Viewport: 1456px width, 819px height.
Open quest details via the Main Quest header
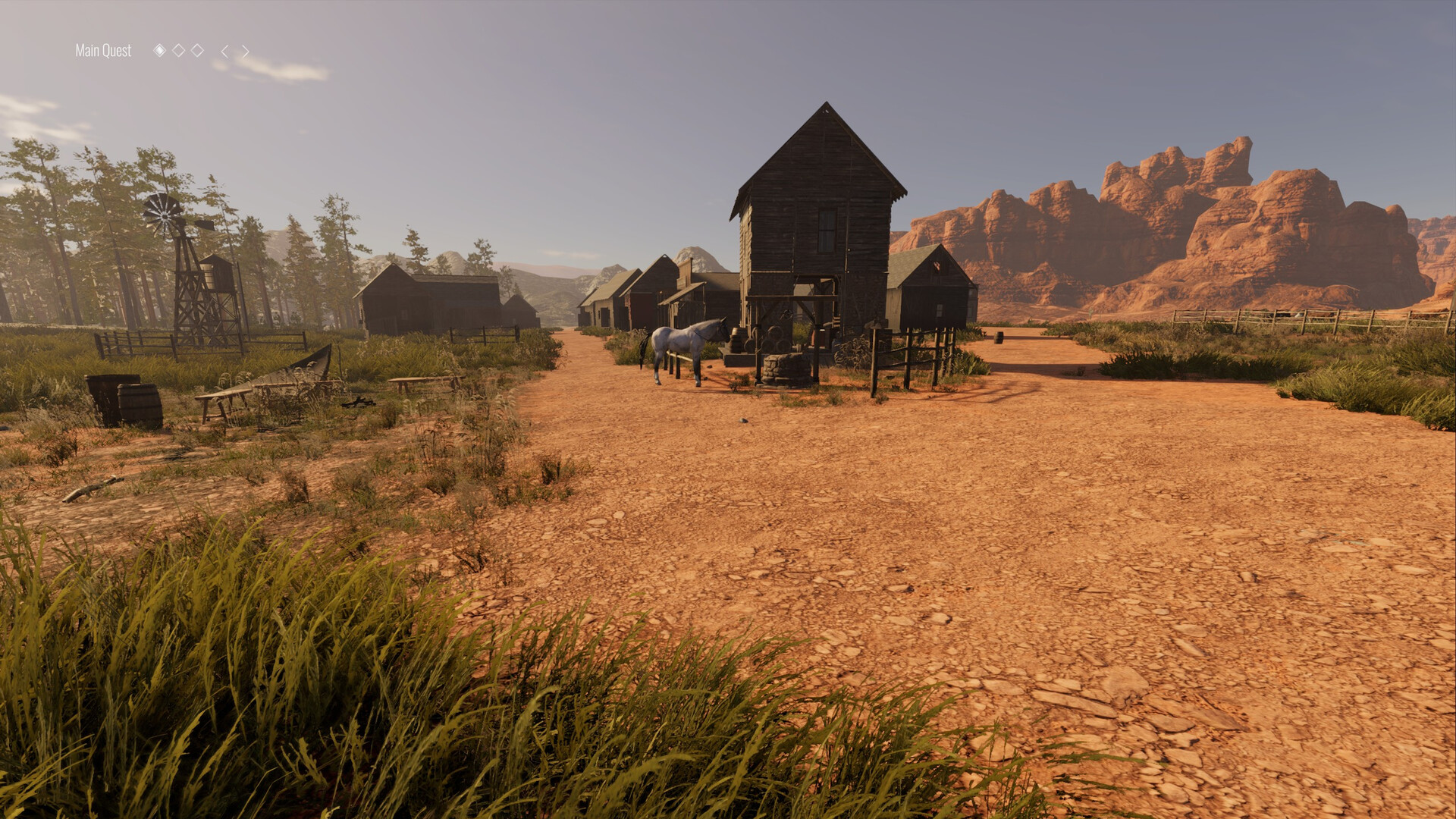[x=102, y=51]
